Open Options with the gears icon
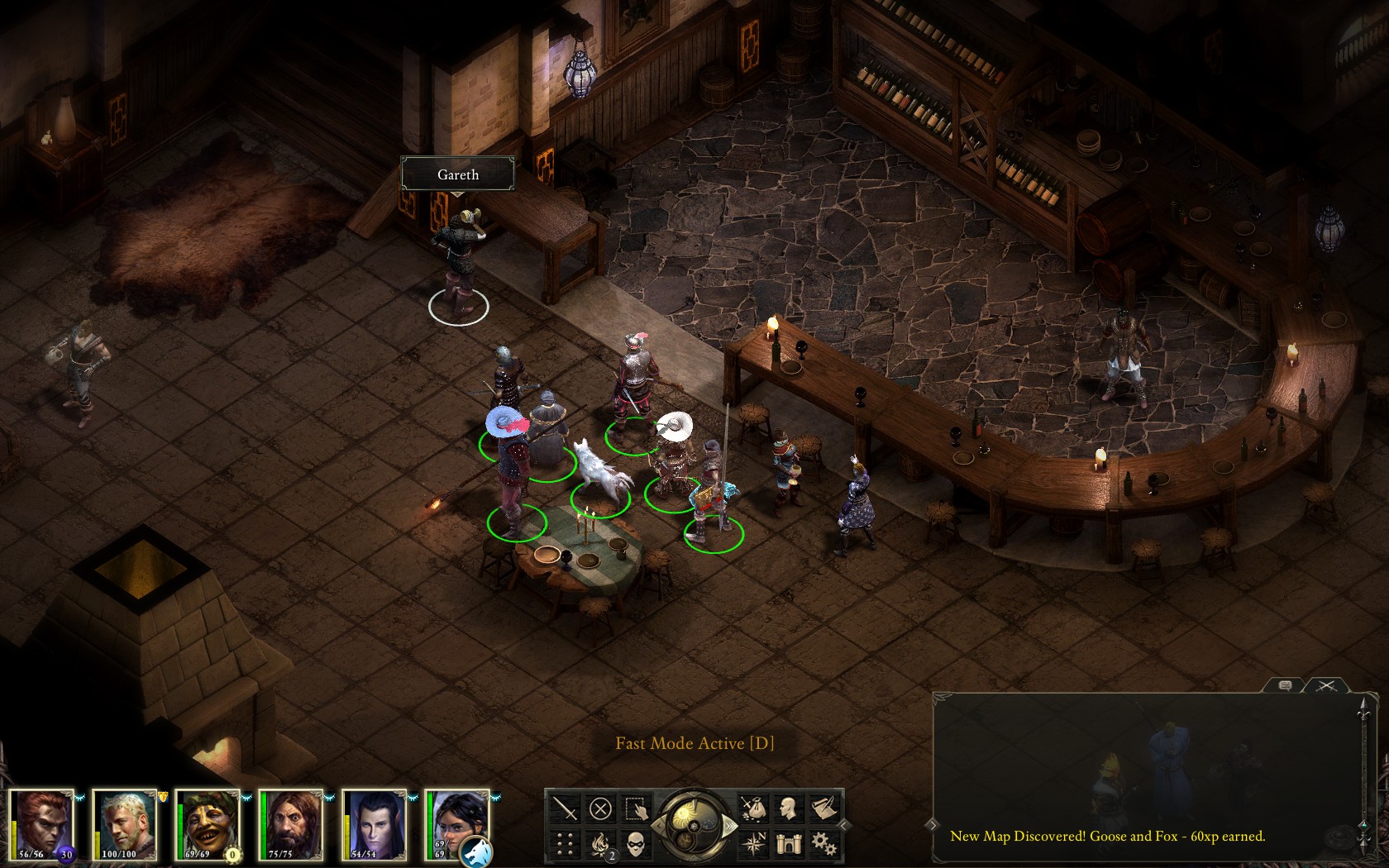 [x=824, y=843]
